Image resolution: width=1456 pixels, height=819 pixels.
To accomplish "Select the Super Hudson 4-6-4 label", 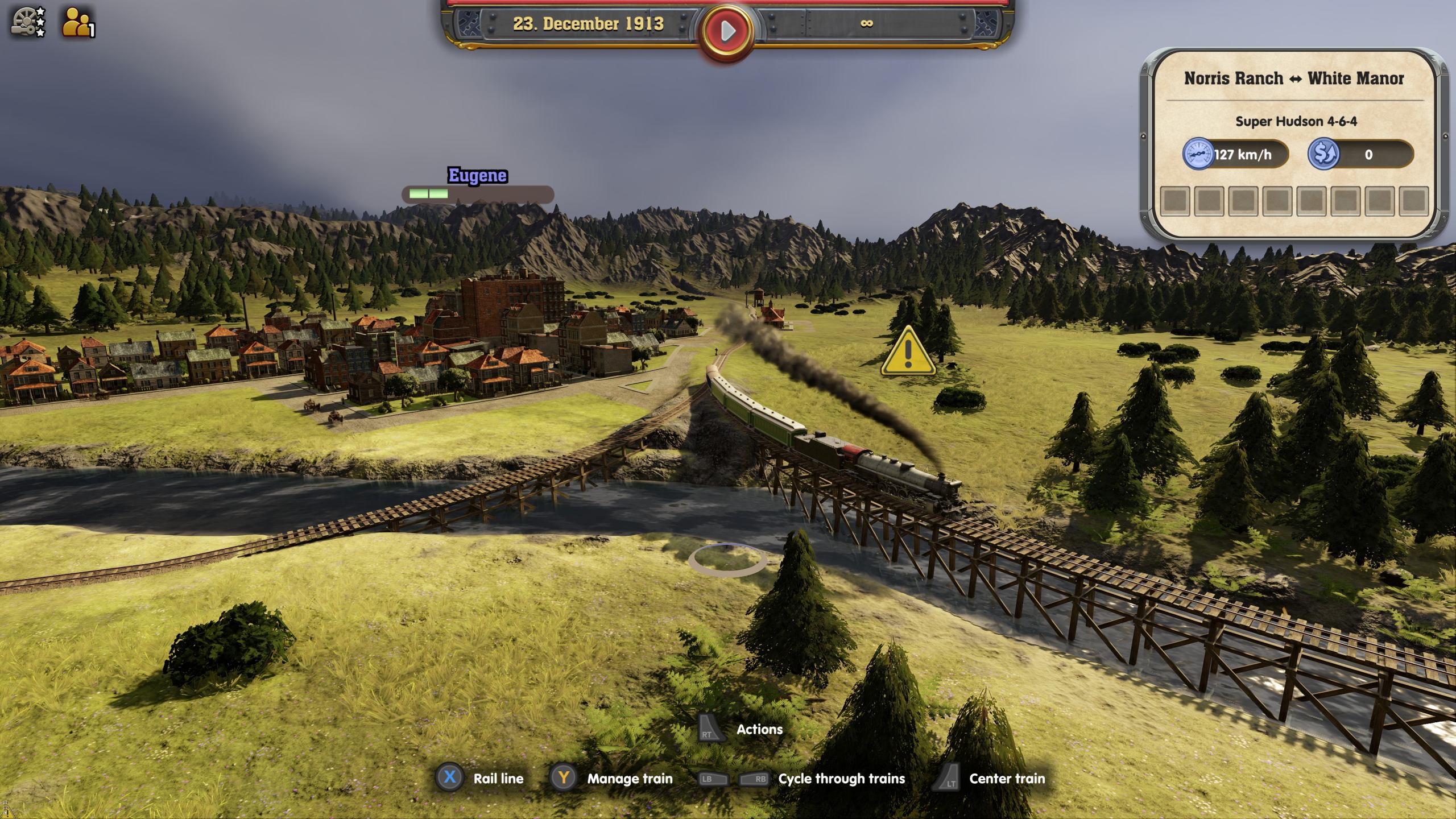I will click(1297, 121).
